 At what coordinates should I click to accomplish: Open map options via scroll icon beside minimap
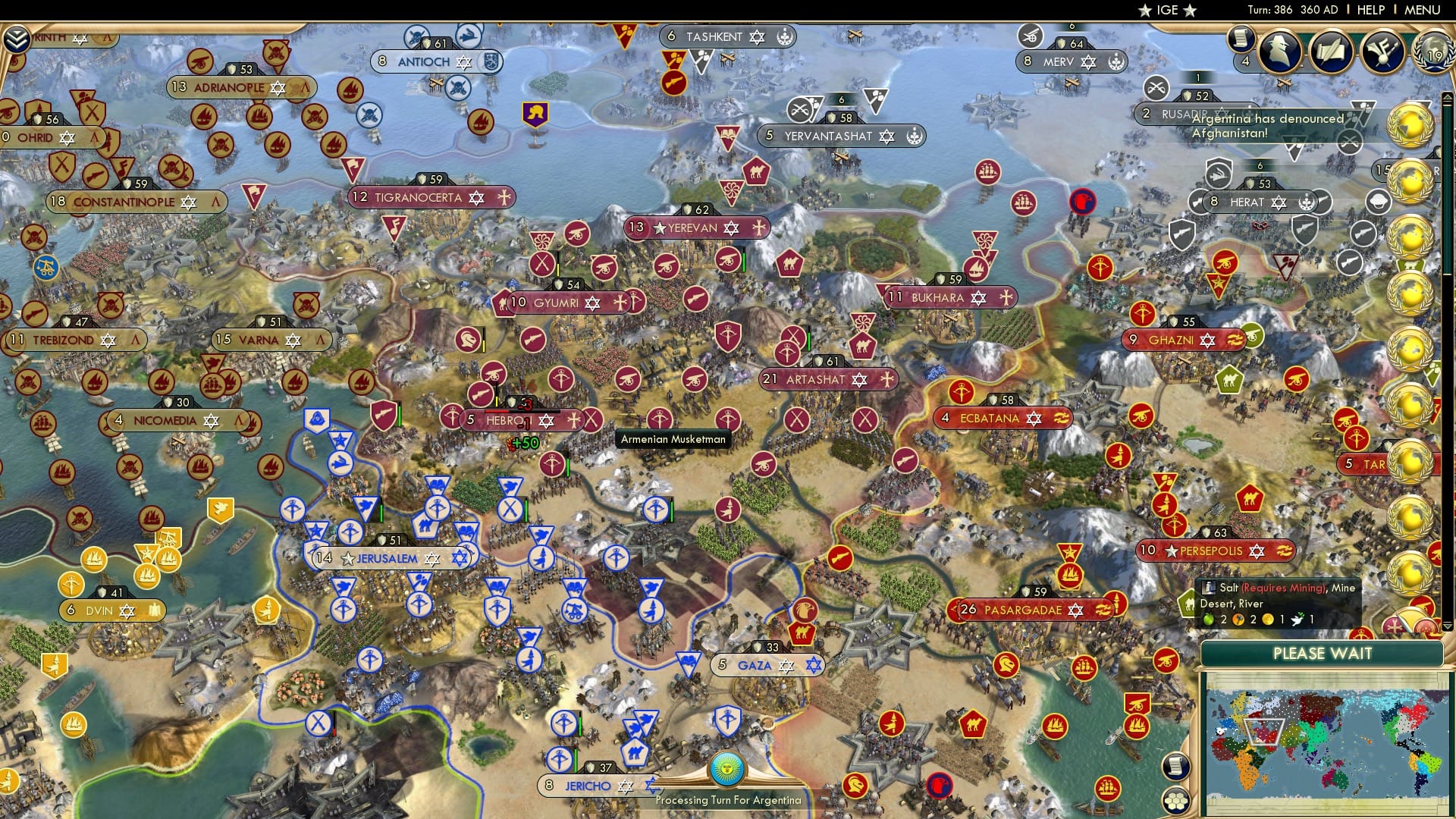pos(1176,767)
